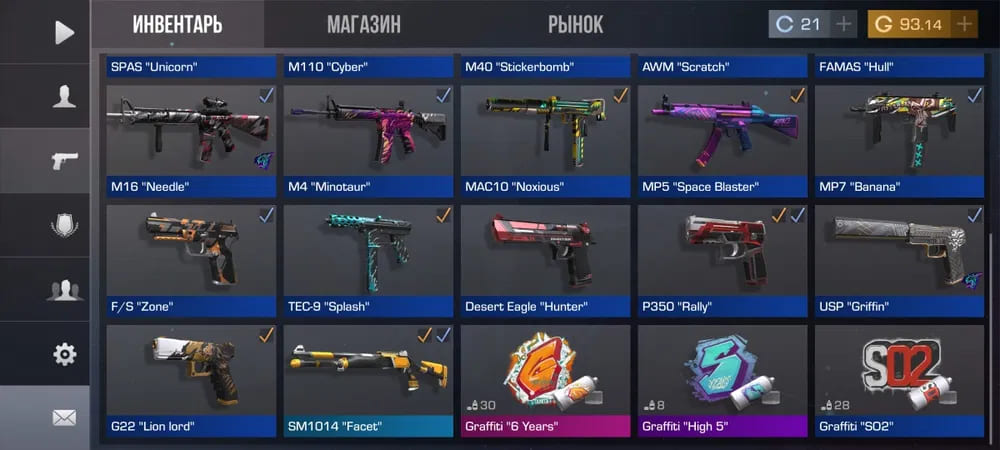The image size is (1000, 450).
Task: Add gold with the plus button
Action: (964, 24)
